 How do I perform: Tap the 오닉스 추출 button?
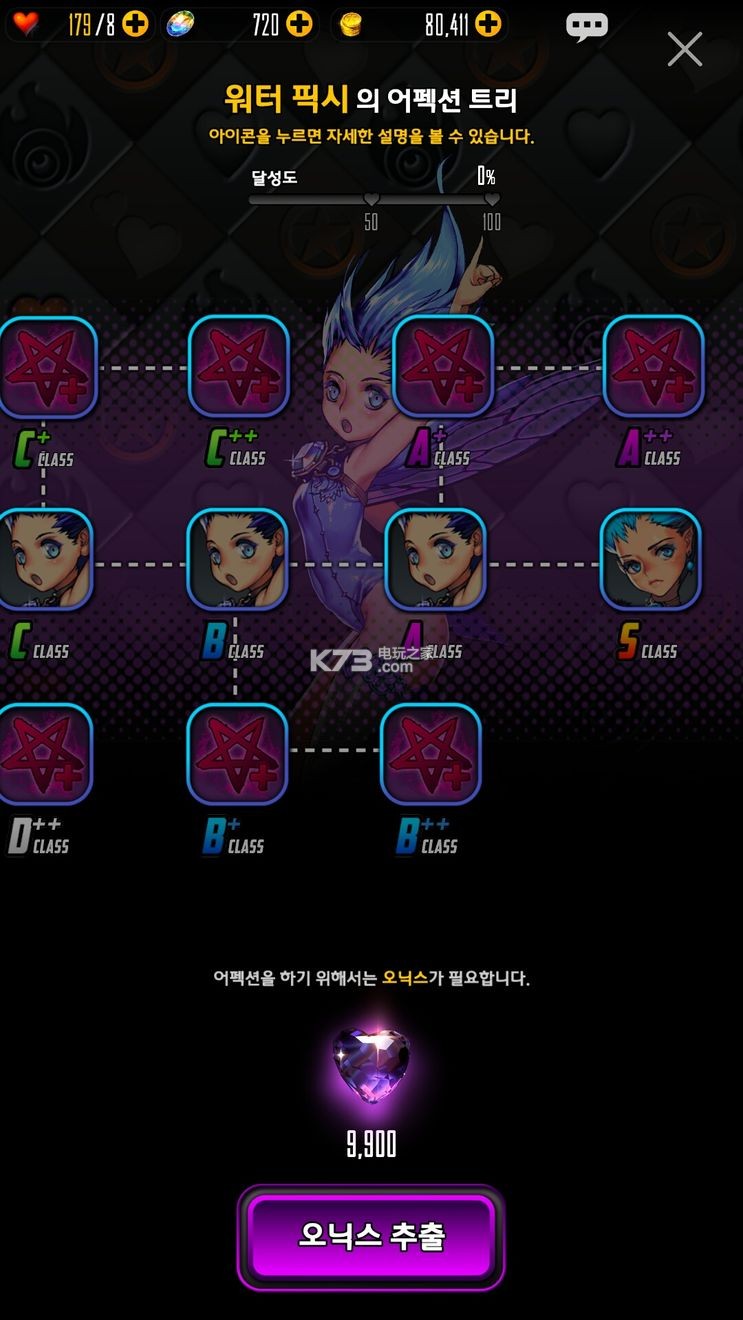click(x=371, y=1237)
